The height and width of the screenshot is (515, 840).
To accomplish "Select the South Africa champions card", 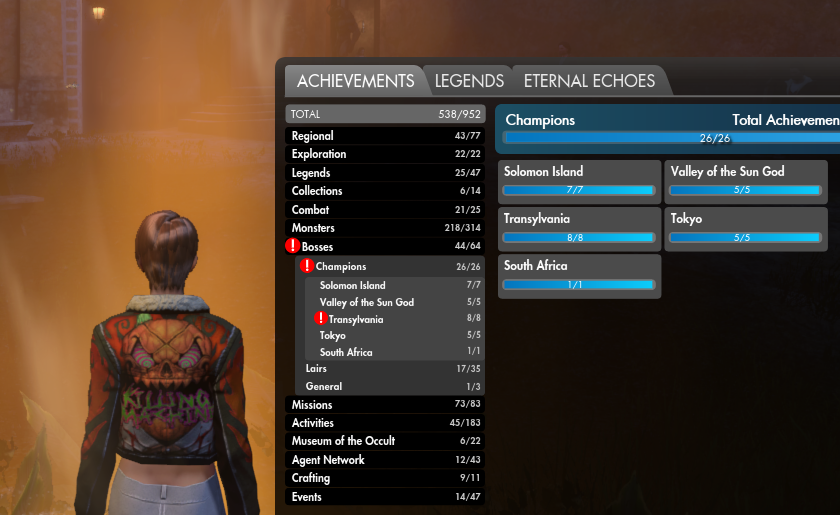I will 579,275.
